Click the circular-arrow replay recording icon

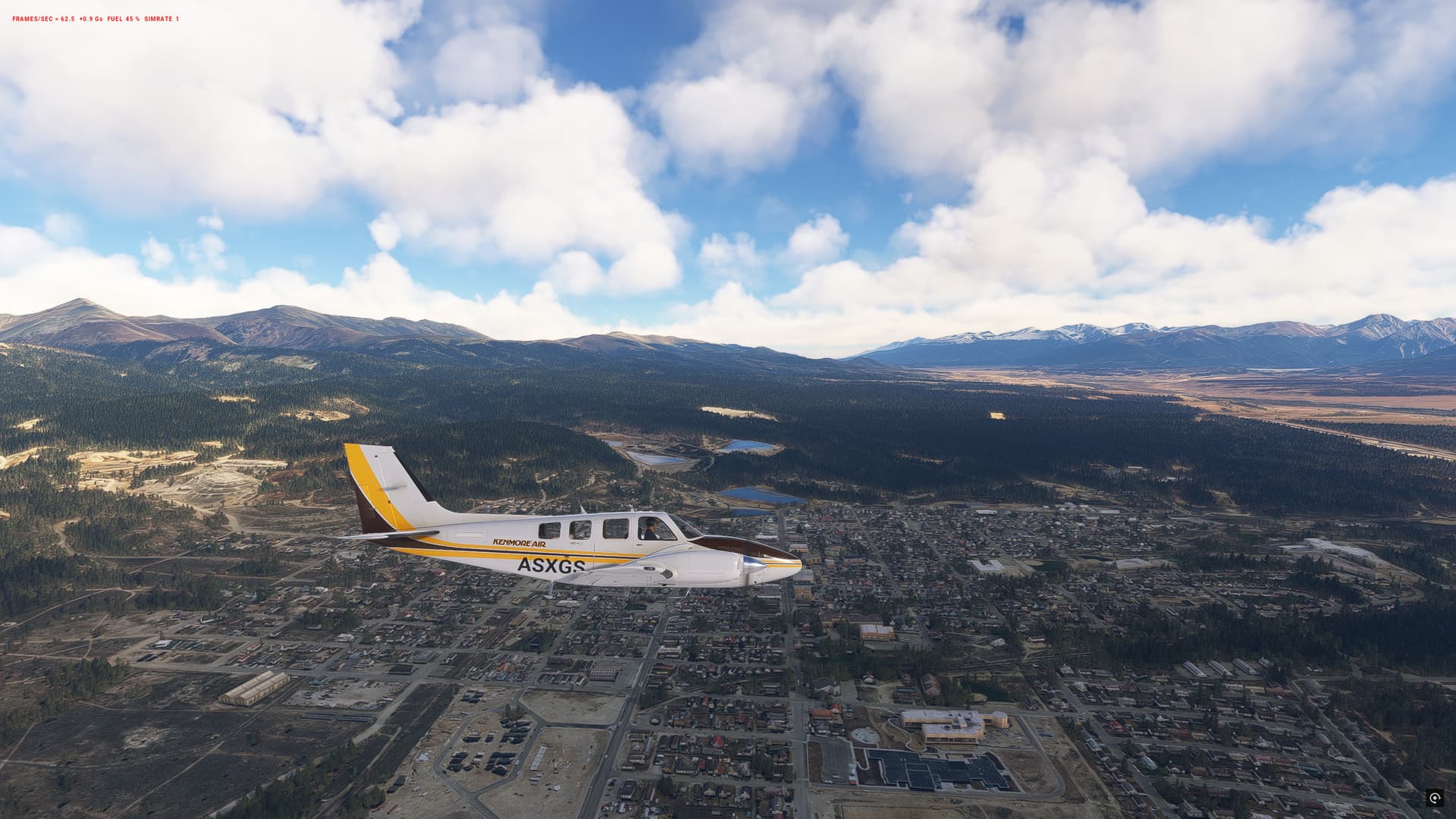1434,797
